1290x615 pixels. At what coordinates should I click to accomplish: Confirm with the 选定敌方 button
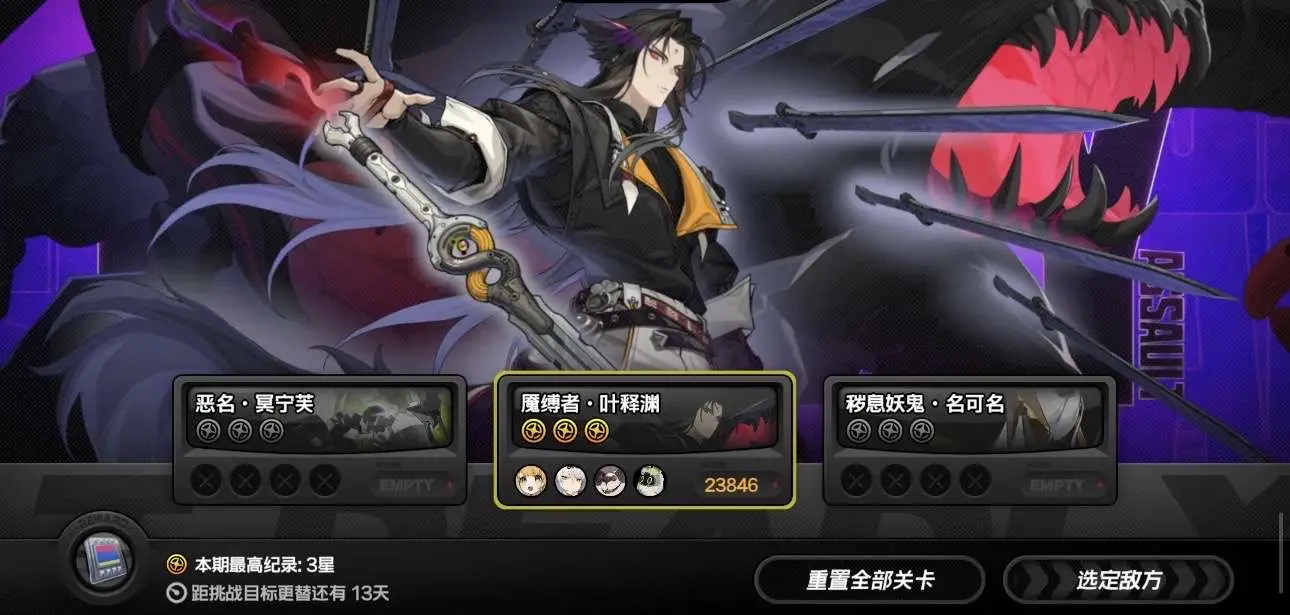click(x=1118, y=580)
